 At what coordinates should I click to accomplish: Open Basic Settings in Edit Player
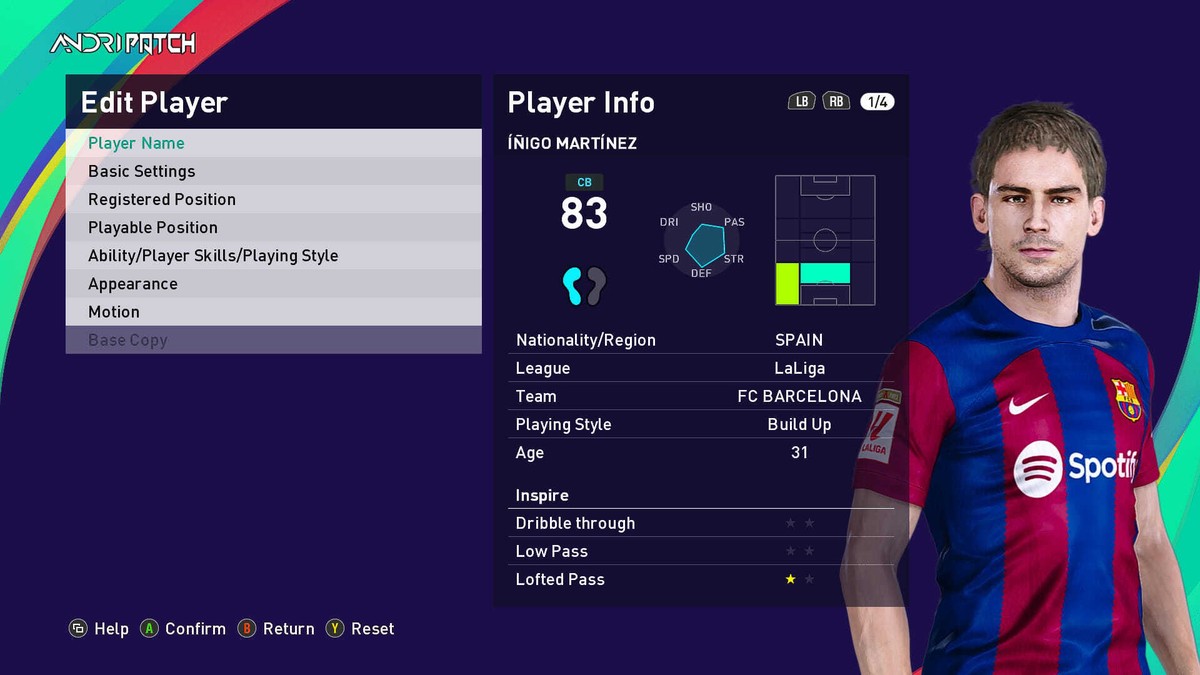pos(273,171)
